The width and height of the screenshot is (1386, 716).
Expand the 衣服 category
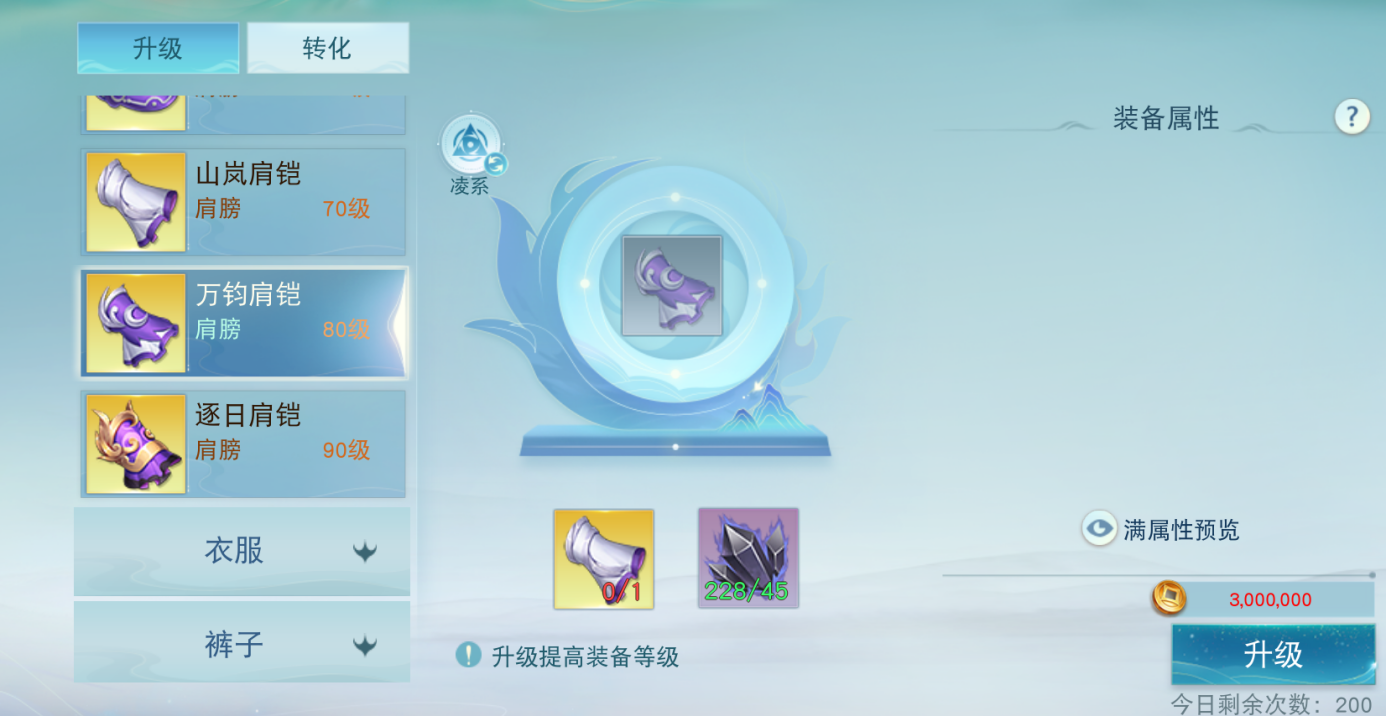click(x=242, y=551)
